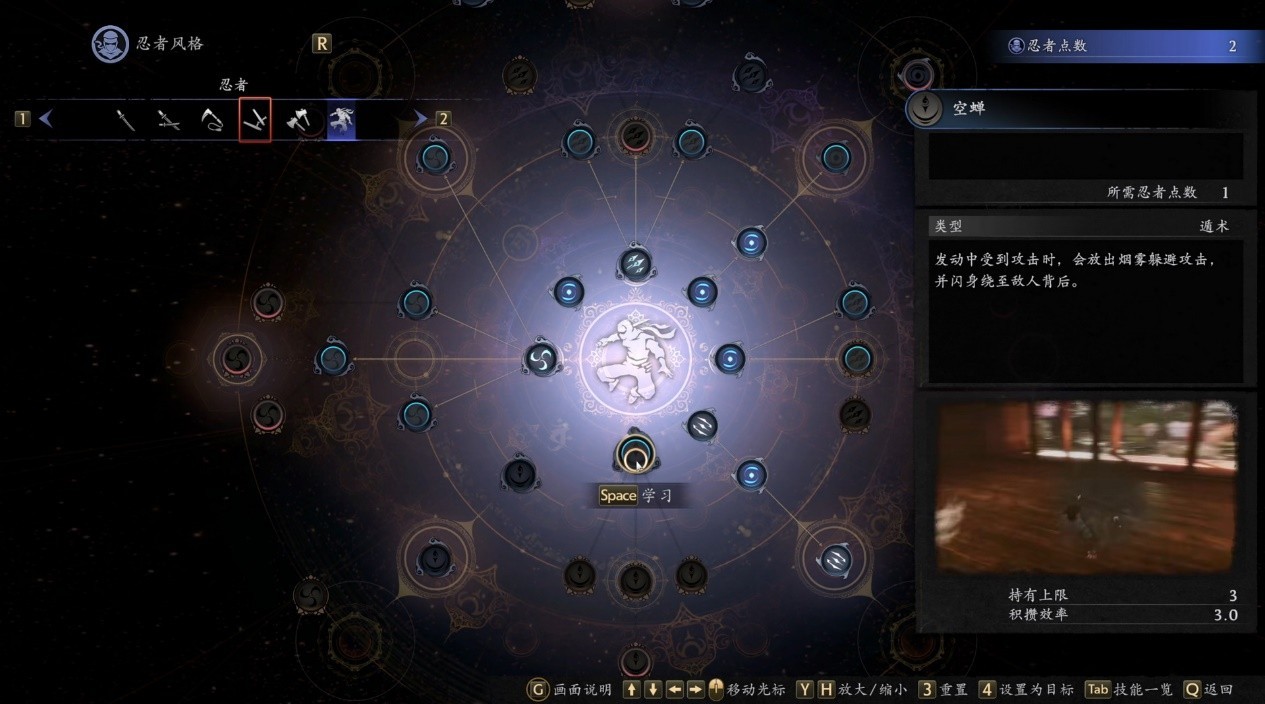Click the right arrow beside the weapon tabs

421,119
